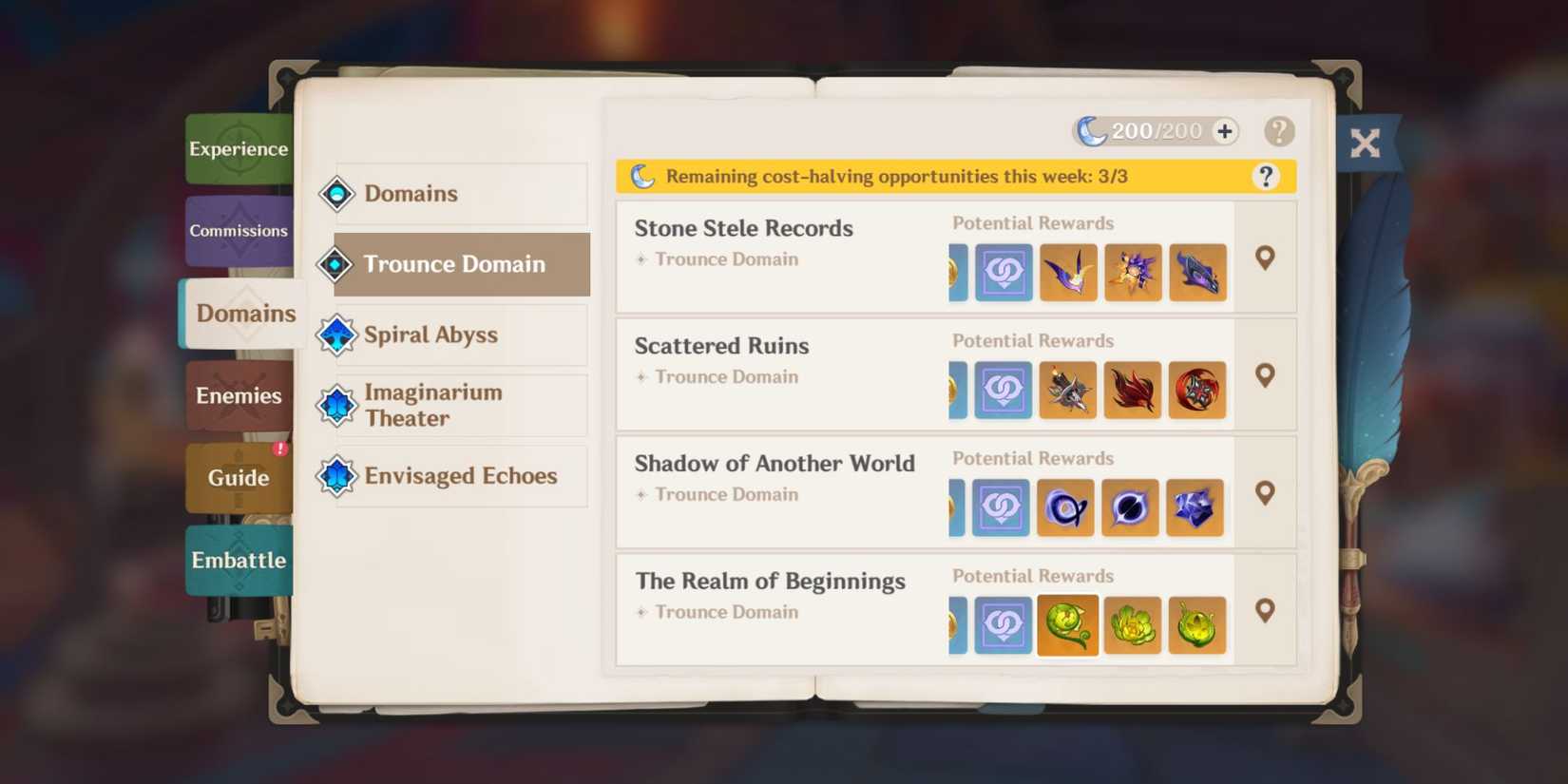This screenshot has width=1568, height=784.
Task: Switch to the Commissions tab
Action: coord(239,230)
